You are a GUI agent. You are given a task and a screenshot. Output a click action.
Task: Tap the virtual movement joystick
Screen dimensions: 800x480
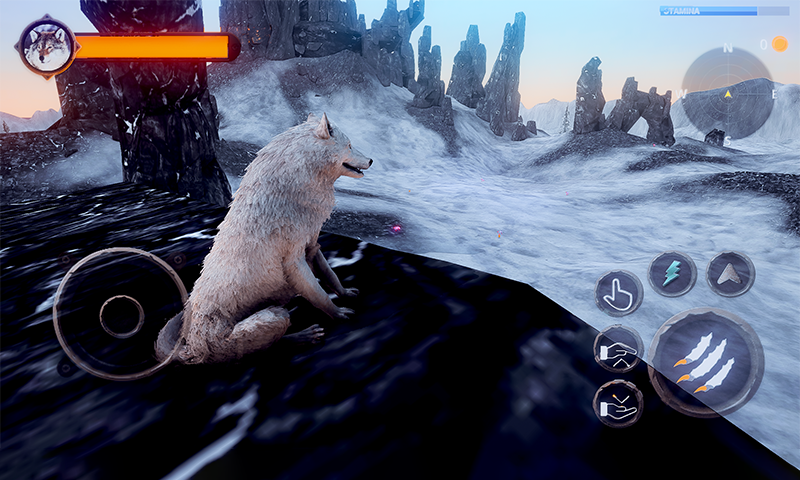tap(121, 315)
